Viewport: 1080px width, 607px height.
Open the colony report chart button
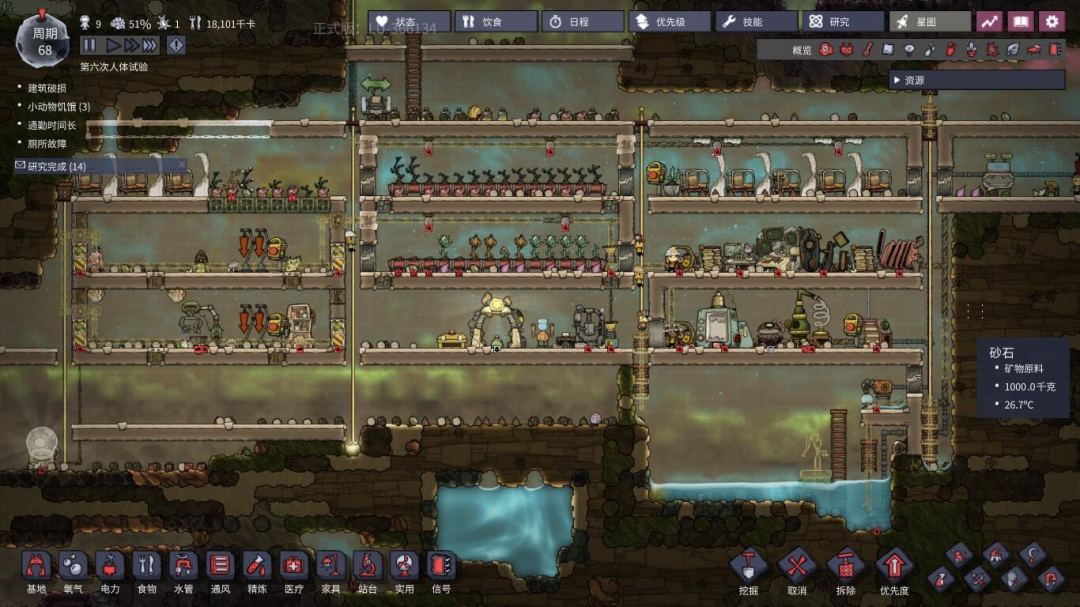tap(989, 21)
